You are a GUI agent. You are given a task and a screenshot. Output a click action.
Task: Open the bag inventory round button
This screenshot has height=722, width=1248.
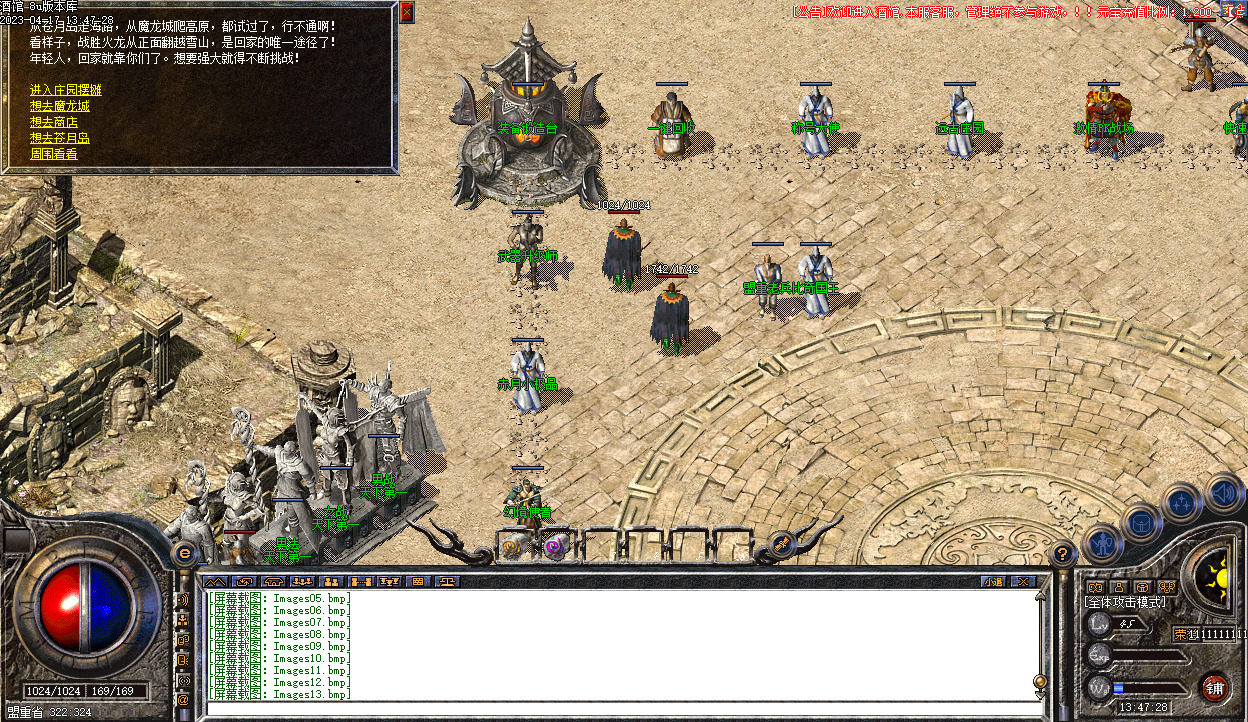pyautogui.click(x=1141, y=522)
